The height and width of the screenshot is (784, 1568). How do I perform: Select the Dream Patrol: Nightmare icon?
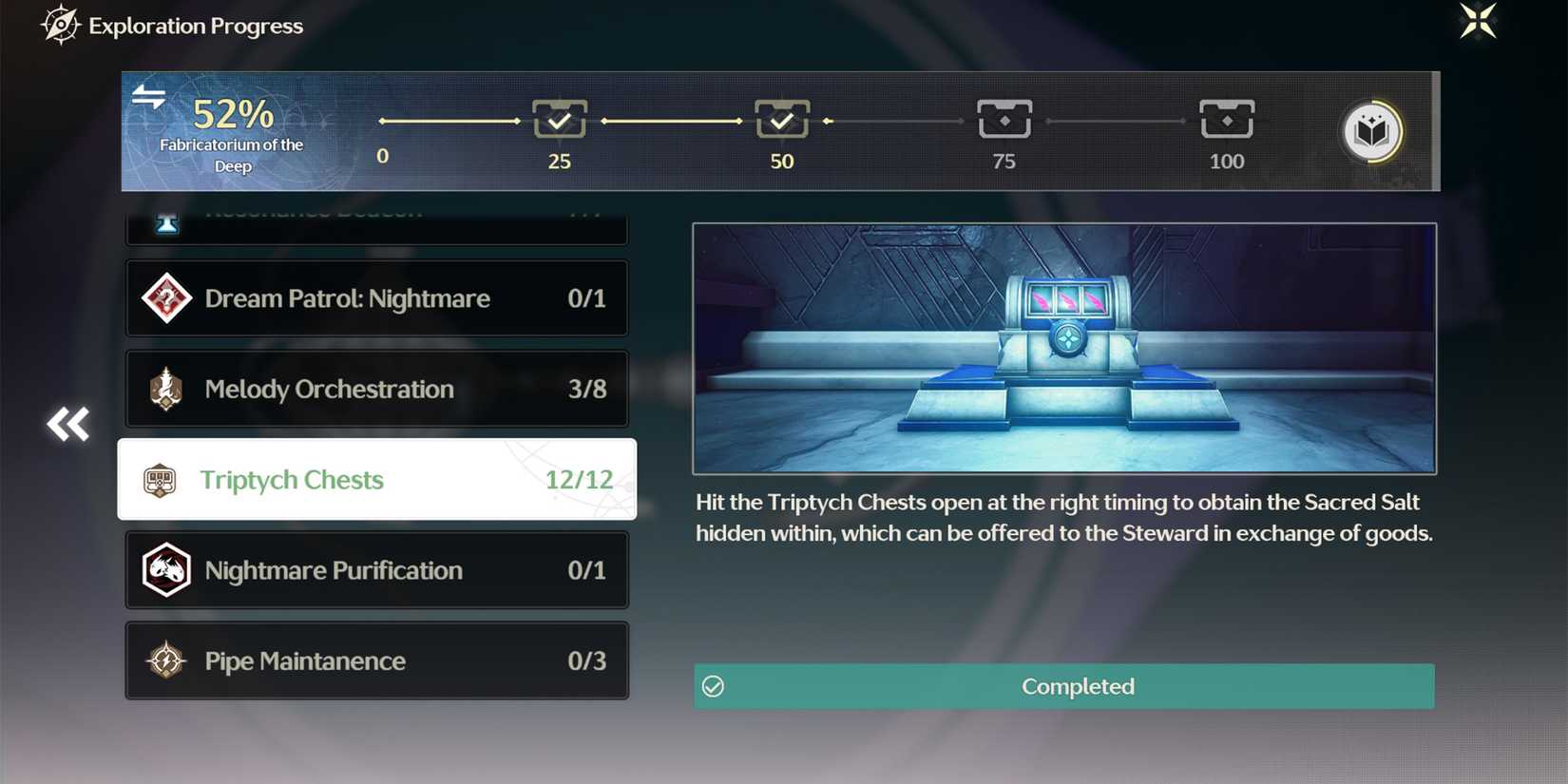click(x=166, y=298)
